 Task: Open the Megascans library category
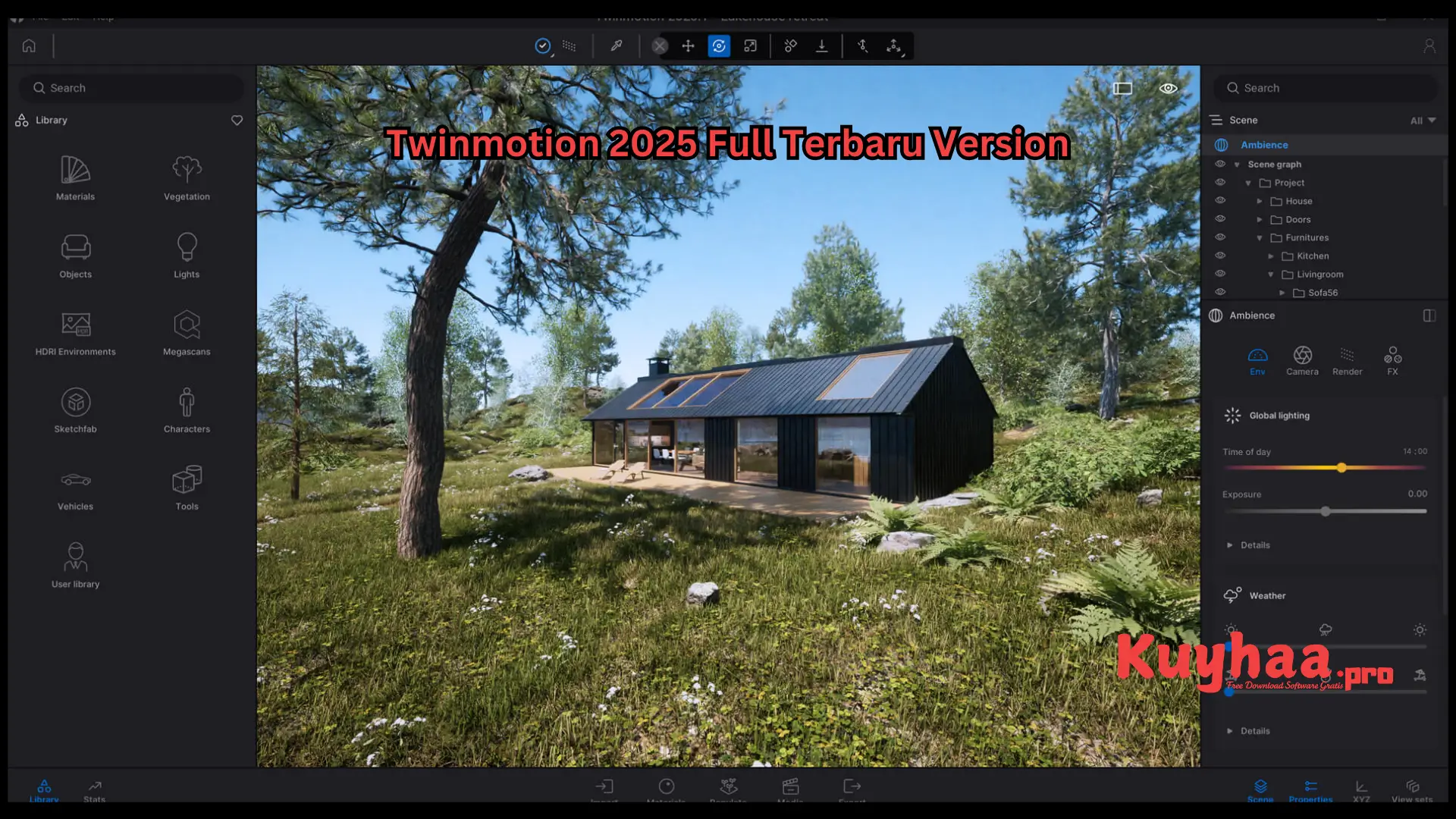pos(187,331)
